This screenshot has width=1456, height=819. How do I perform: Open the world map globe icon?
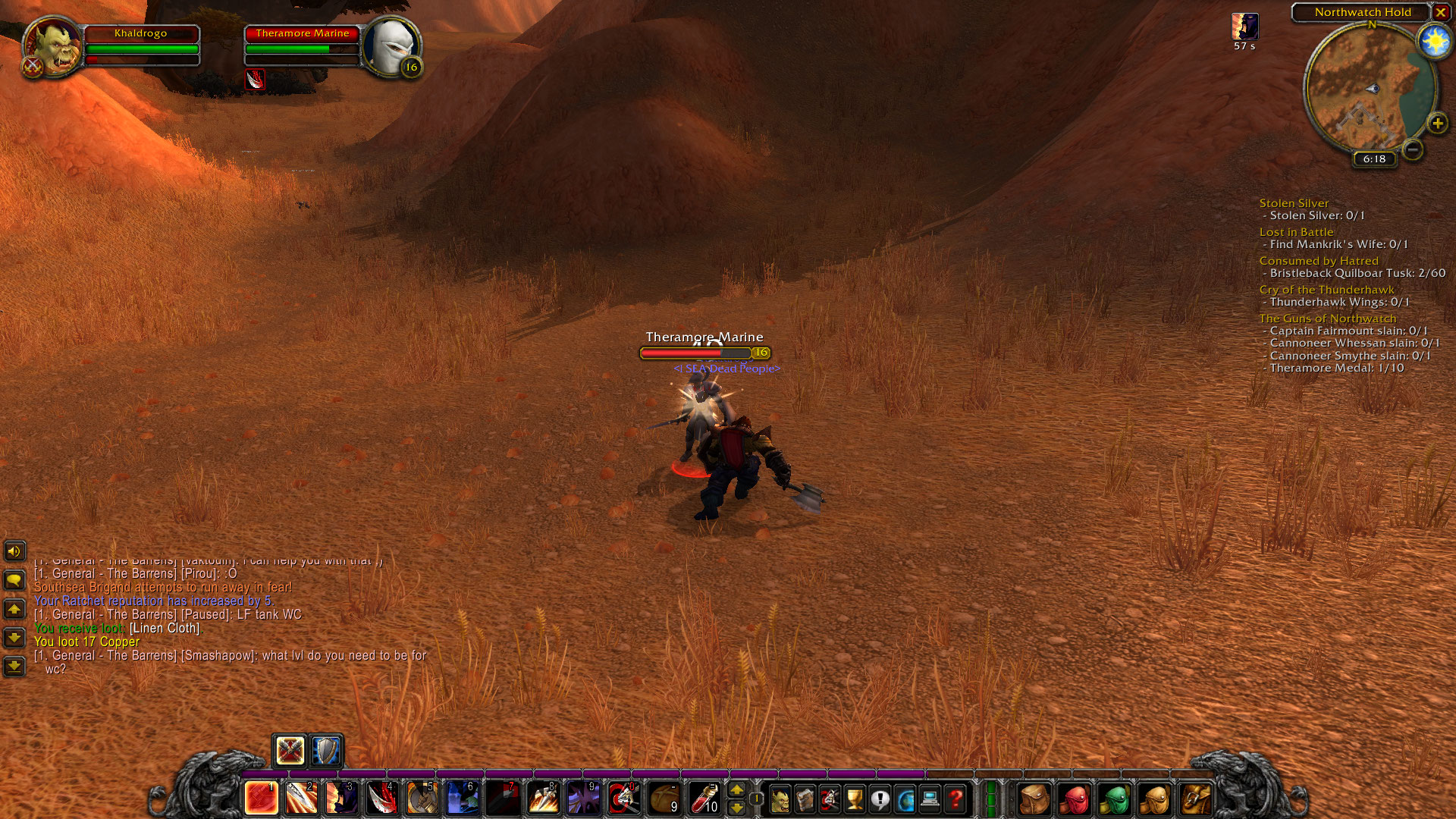coord(905,800)
